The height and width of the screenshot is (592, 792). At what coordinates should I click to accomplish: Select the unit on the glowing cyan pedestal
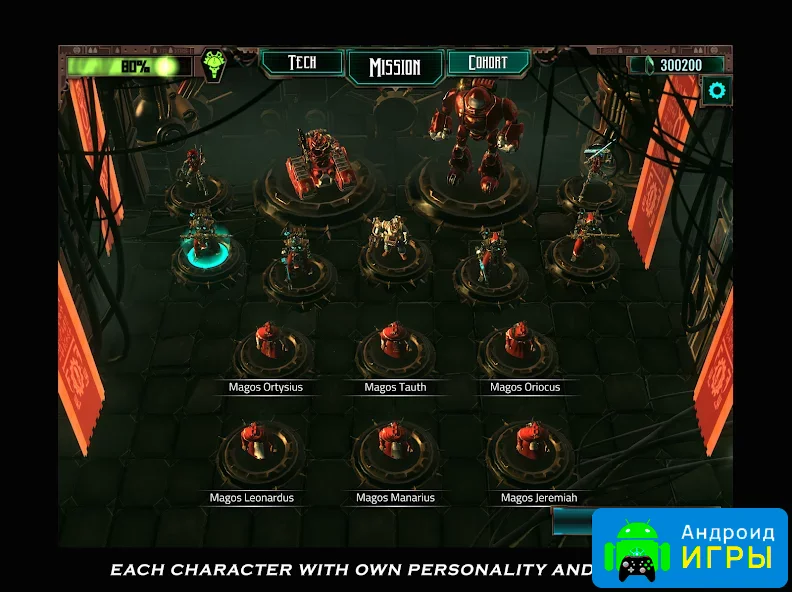(205, 240)
